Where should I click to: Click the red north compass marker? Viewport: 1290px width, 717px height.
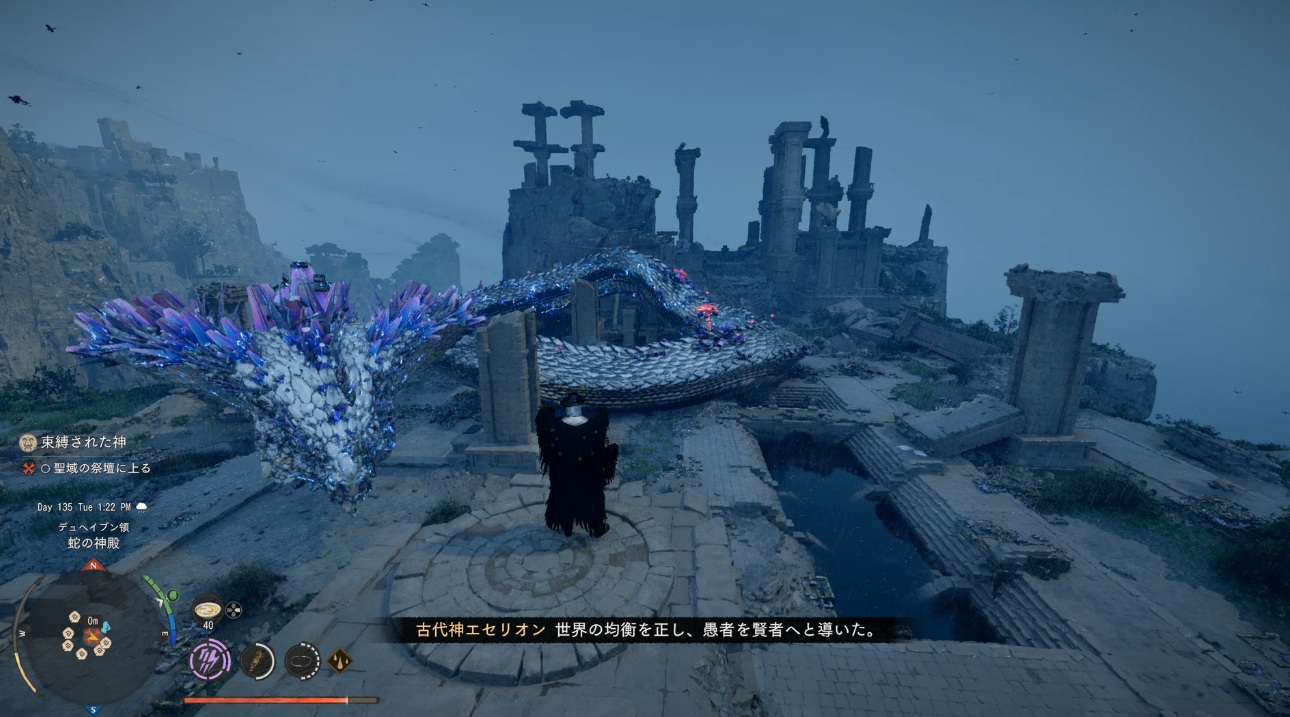(x=94, y=566)
